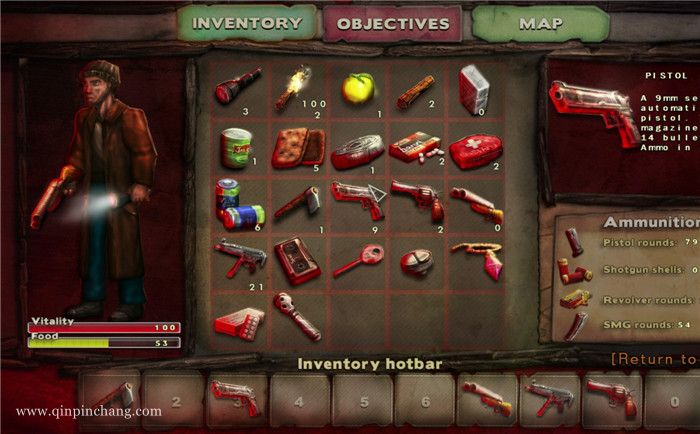Pick the burning torch item
Image resolution: width=700 pixels, height=434 pixels.
click(296, 87)
